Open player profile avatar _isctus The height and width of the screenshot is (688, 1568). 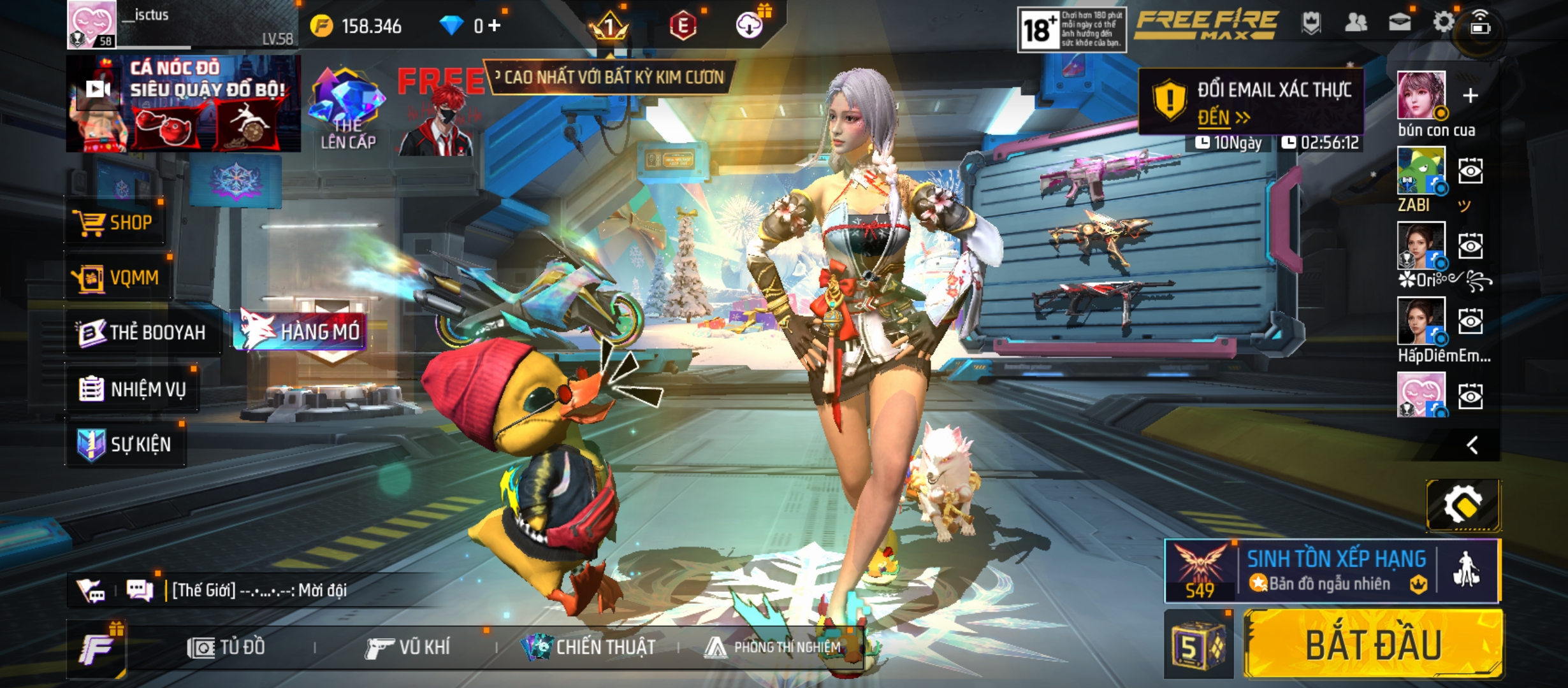tap(92, 24)
